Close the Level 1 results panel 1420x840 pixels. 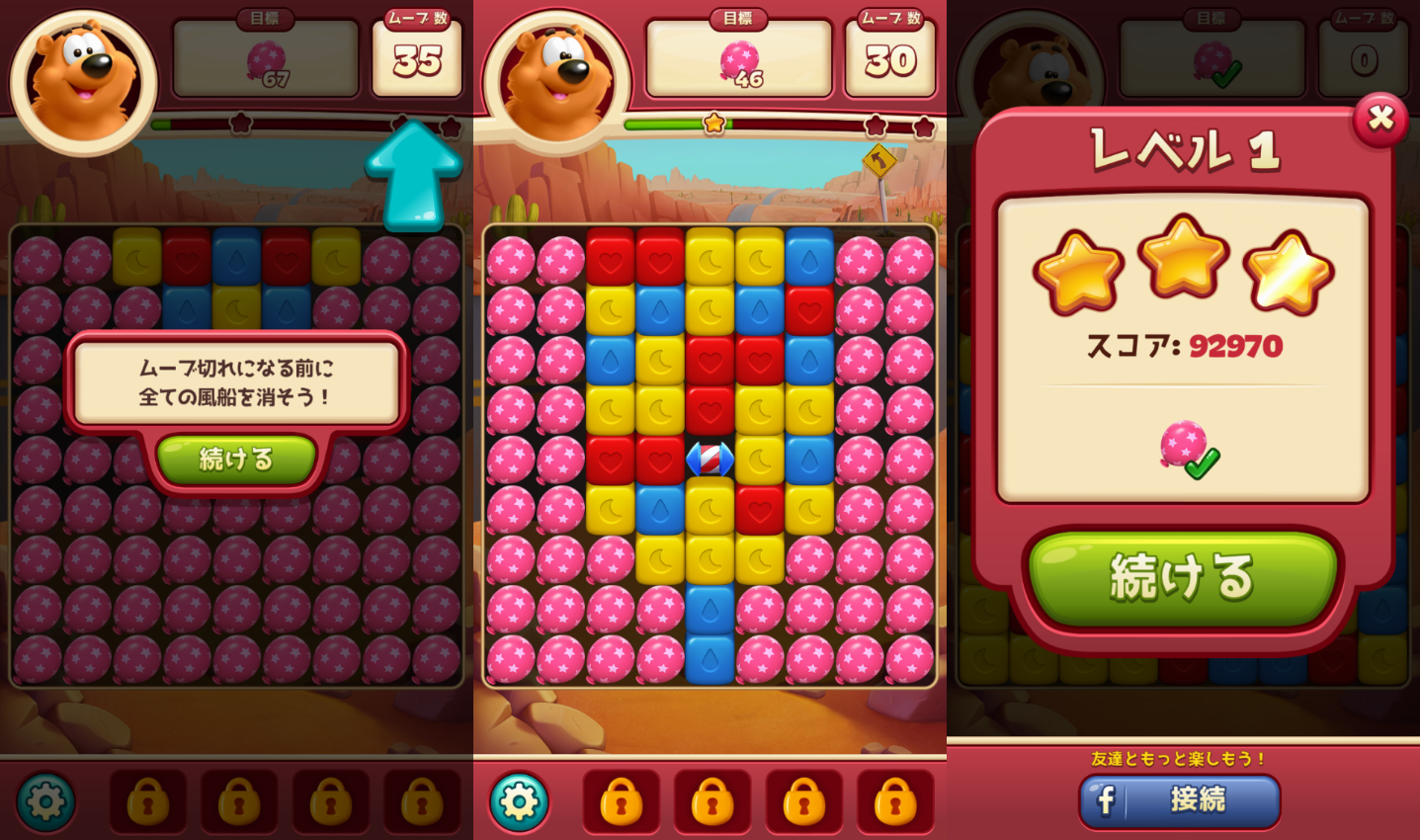pos(1379,120)
